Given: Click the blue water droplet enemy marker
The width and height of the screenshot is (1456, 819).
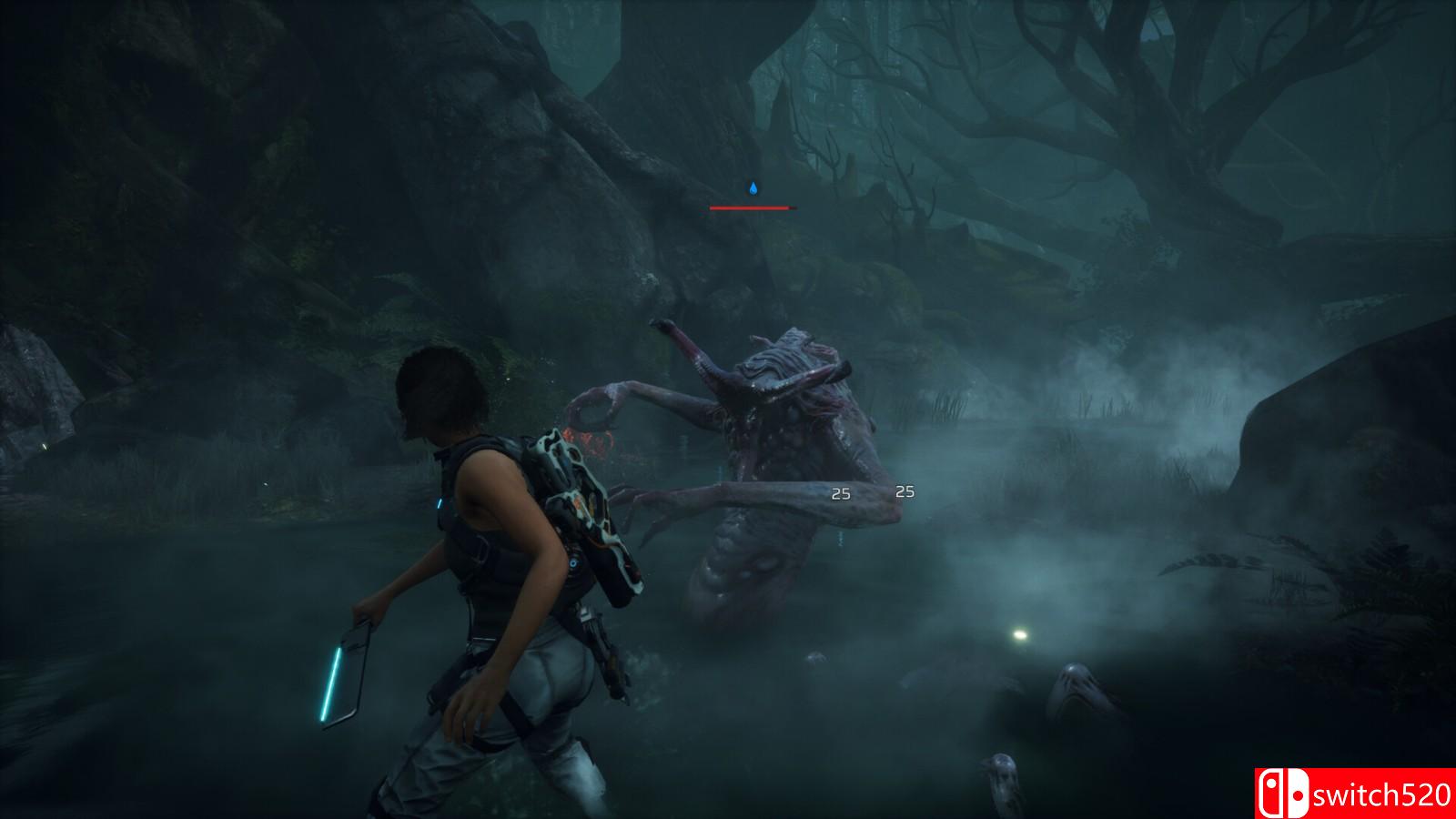Looking at the screenshot, I should click(753, 189).
